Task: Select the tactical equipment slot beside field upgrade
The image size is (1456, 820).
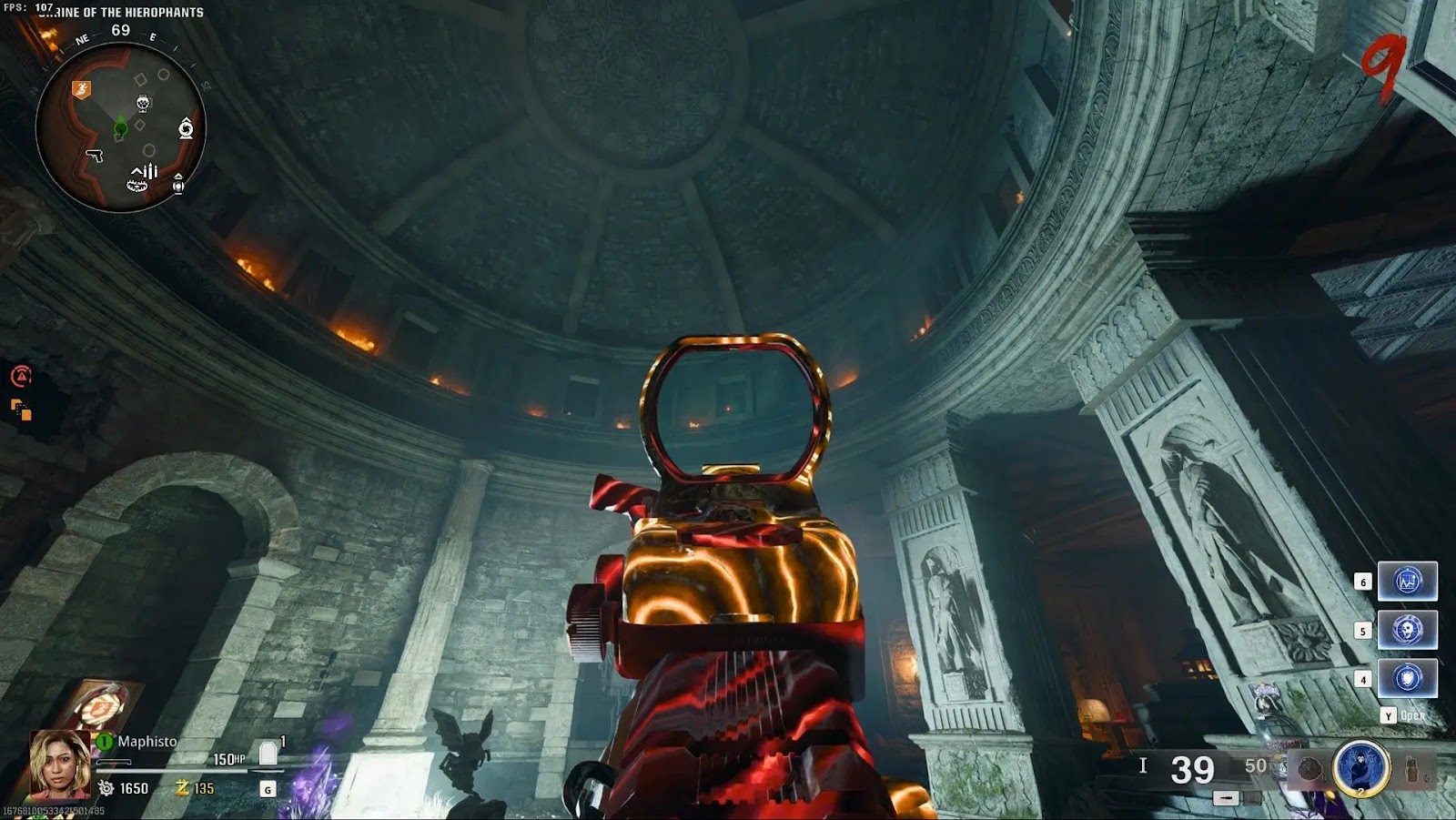Action: pyautogui.click(x=1309, y=769)
